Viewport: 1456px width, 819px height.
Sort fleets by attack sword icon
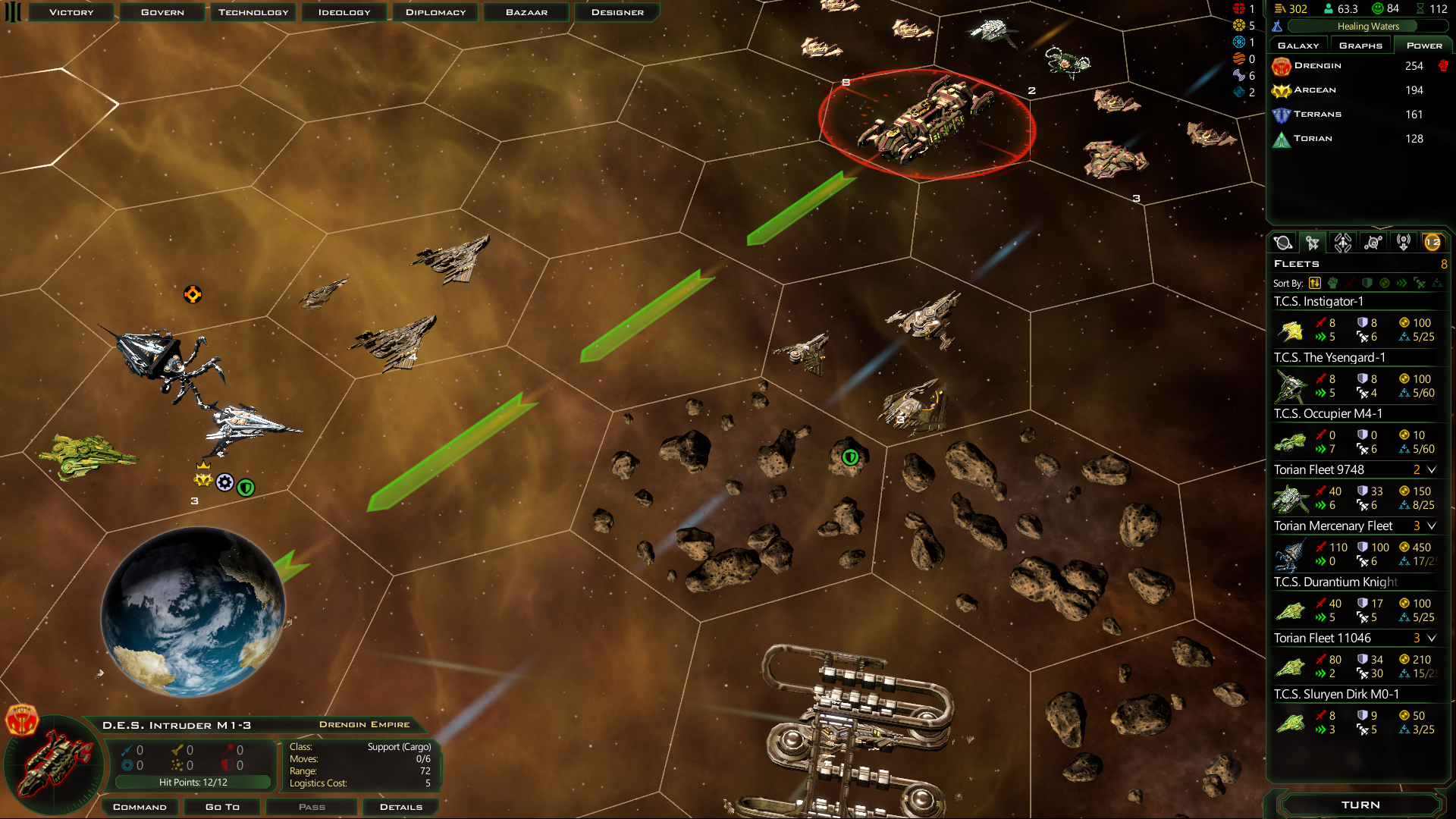[x=1350, y=283]
